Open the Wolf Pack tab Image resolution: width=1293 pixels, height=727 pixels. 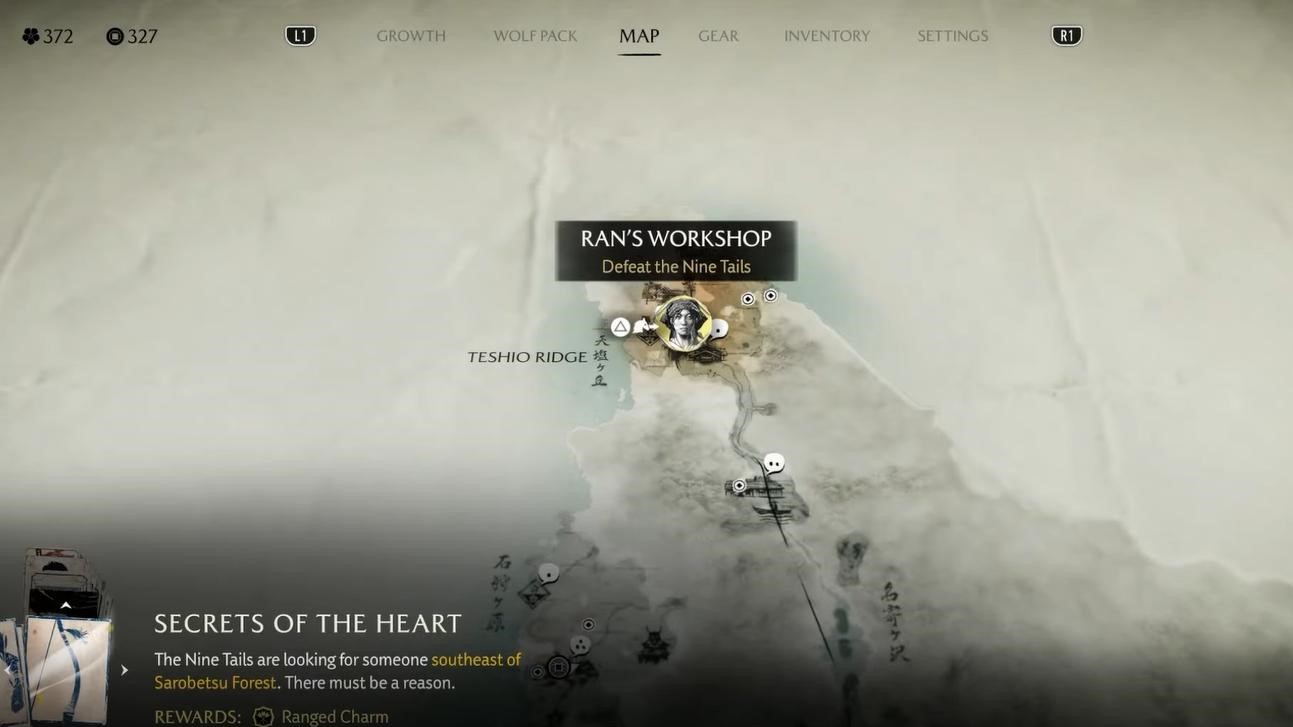point(535,36)
